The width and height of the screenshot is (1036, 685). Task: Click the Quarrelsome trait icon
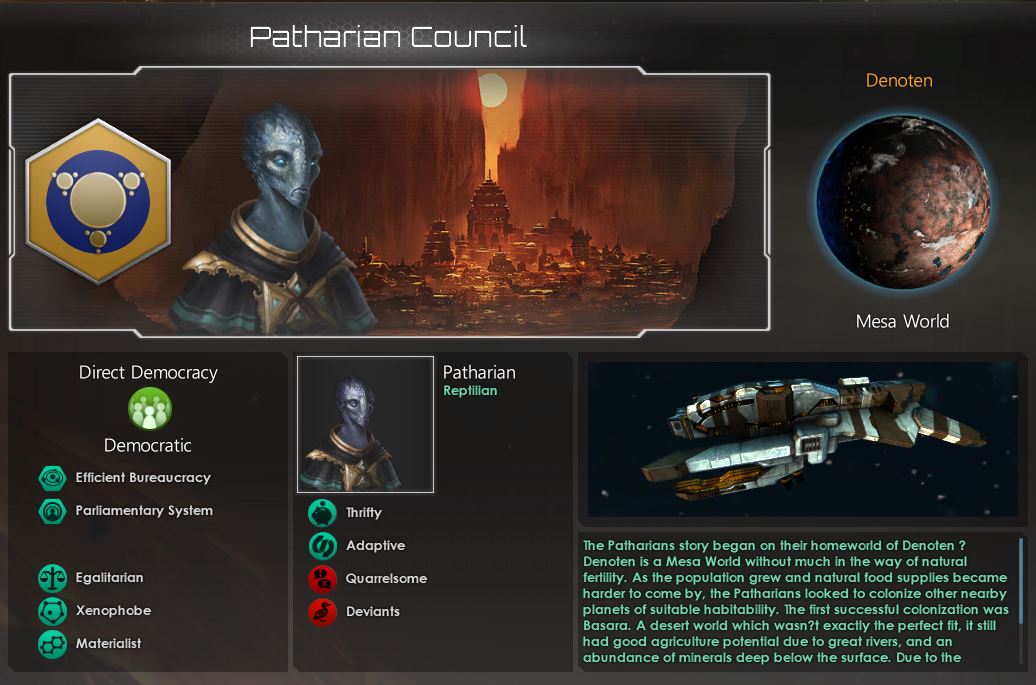pyautogui.click(x=322, y=579)
